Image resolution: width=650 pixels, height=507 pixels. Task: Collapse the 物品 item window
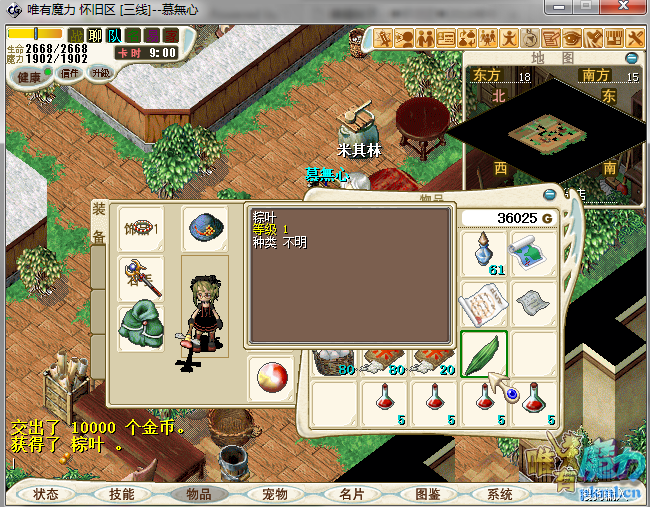point(549,195)
